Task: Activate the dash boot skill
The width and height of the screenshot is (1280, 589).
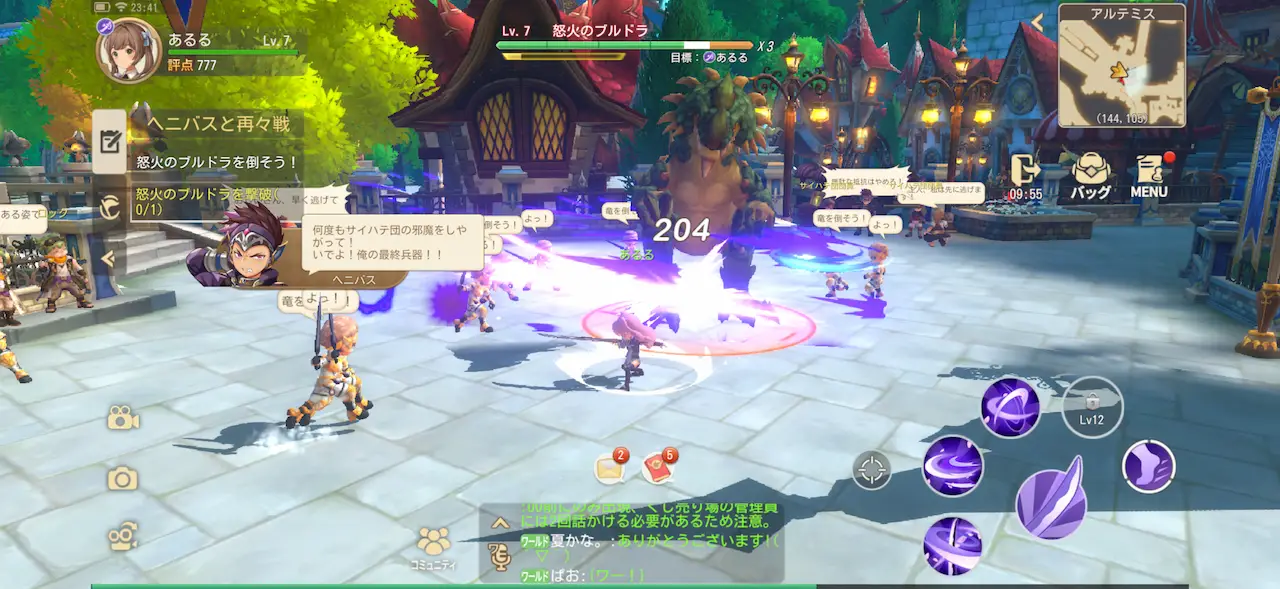Action: pos(1148,466)
